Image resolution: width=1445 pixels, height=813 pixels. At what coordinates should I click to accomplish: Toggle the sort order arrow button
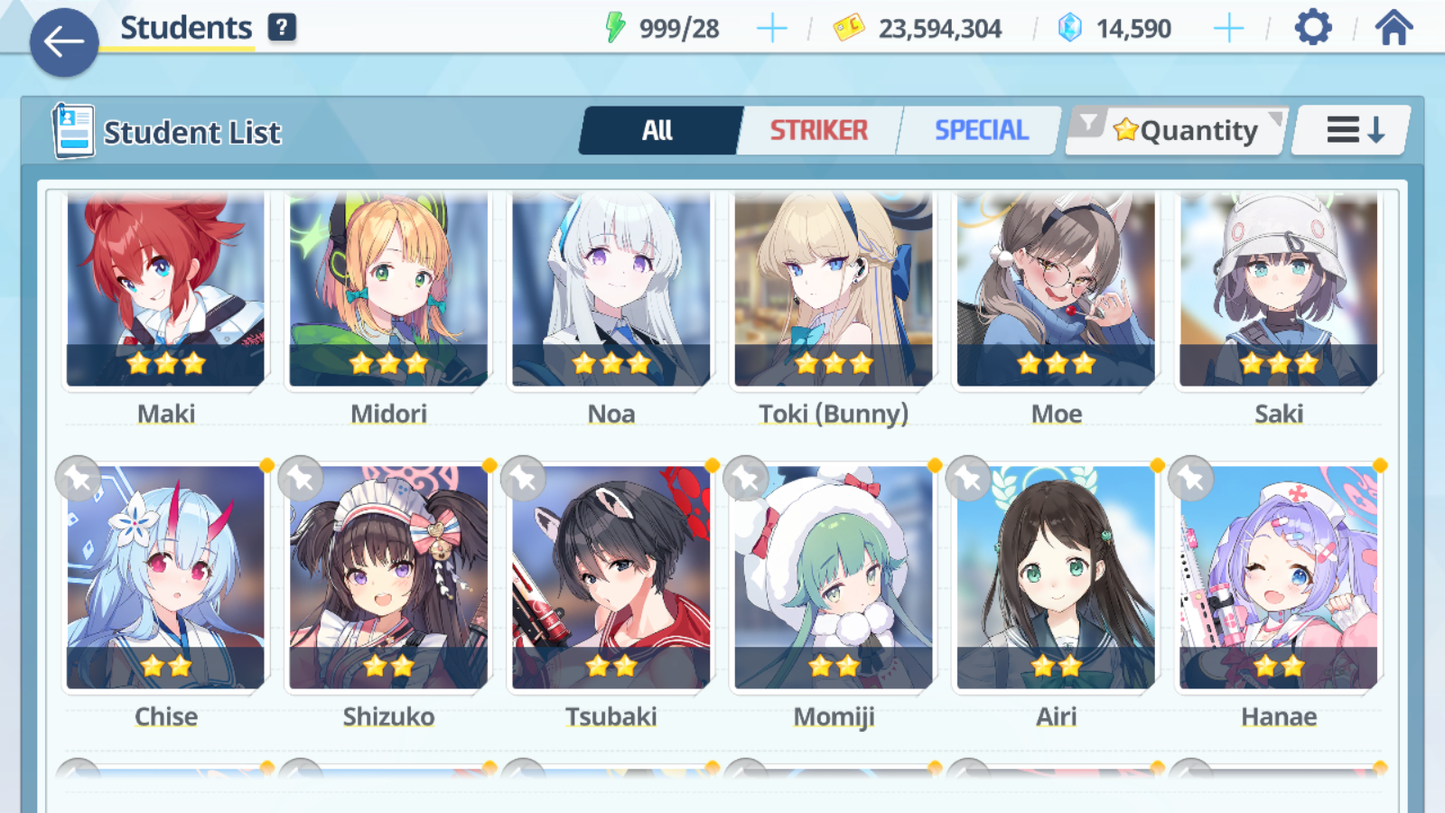[1352, 130]
